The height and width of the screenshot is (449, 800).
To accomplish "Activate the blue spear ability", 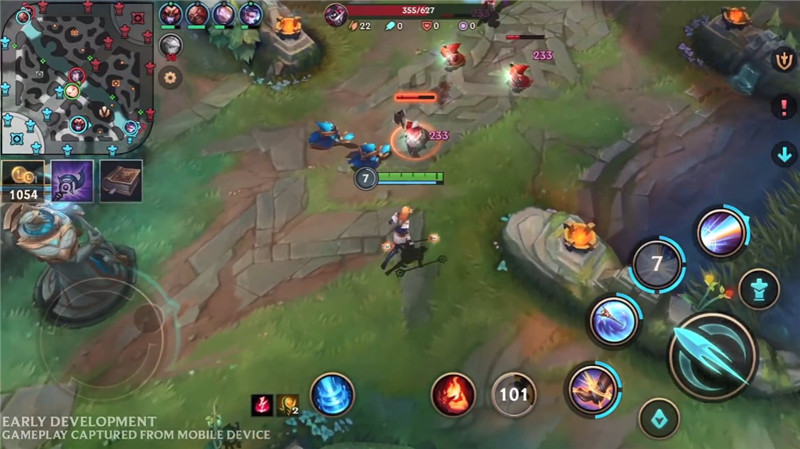I will click(x=613, y=322).
